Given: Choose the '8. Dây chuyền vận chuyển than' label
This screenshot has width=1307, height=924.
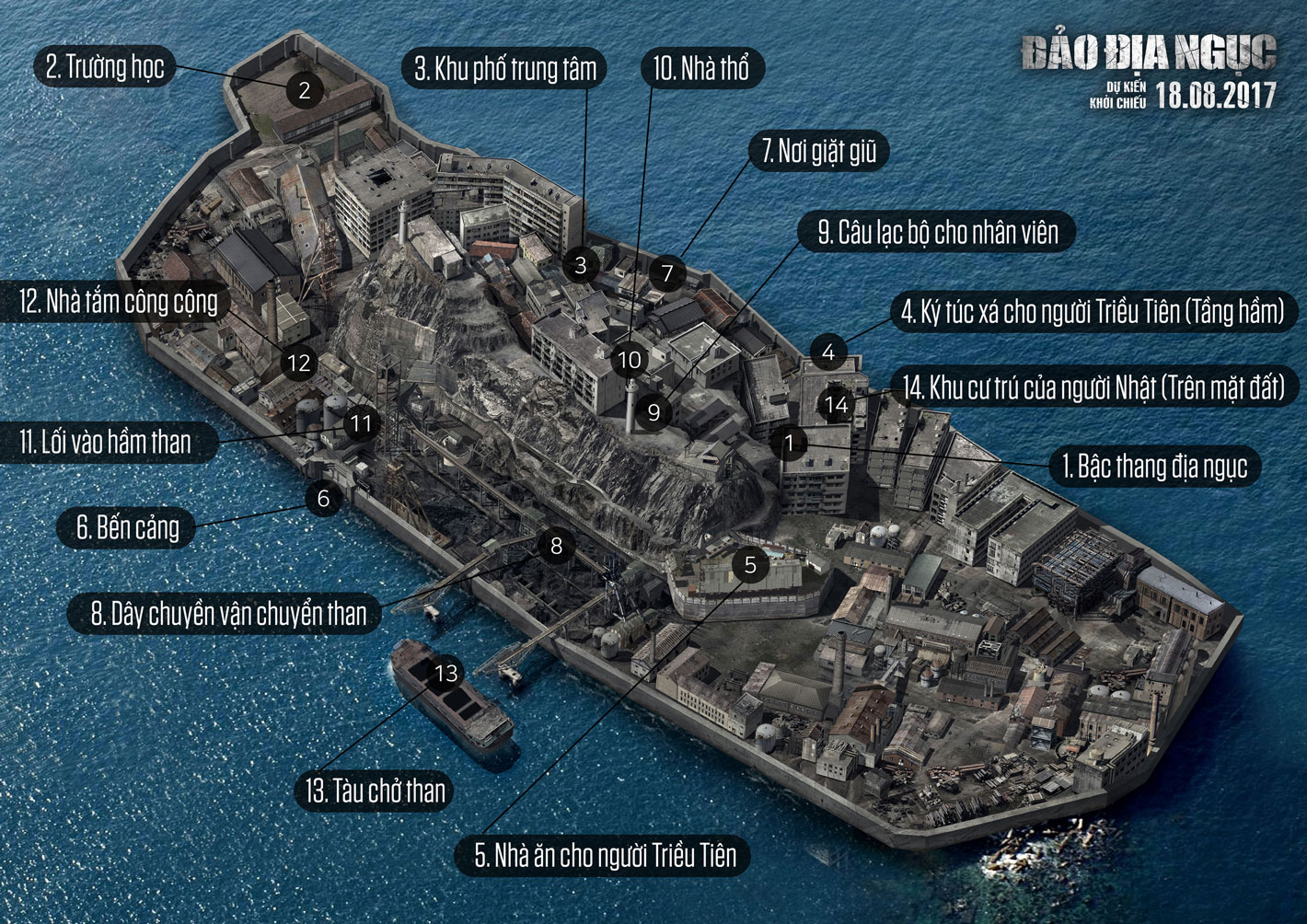Looking at the screenshot, I should click(x=228, y=614).
